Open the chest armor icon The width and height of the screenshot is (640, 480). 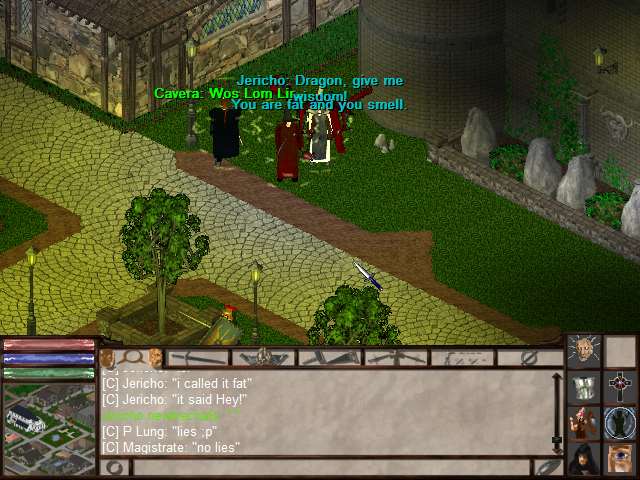584,386
